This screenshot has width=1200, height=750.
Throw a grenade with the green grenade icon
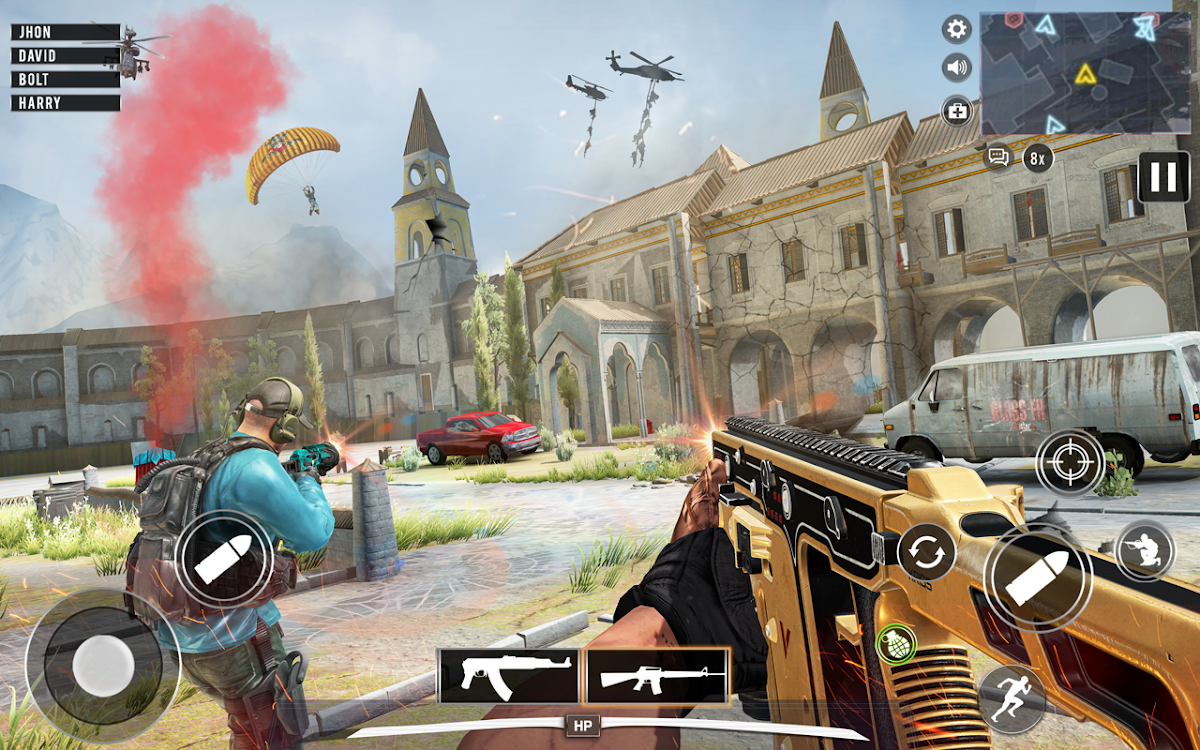coord(895,643)
